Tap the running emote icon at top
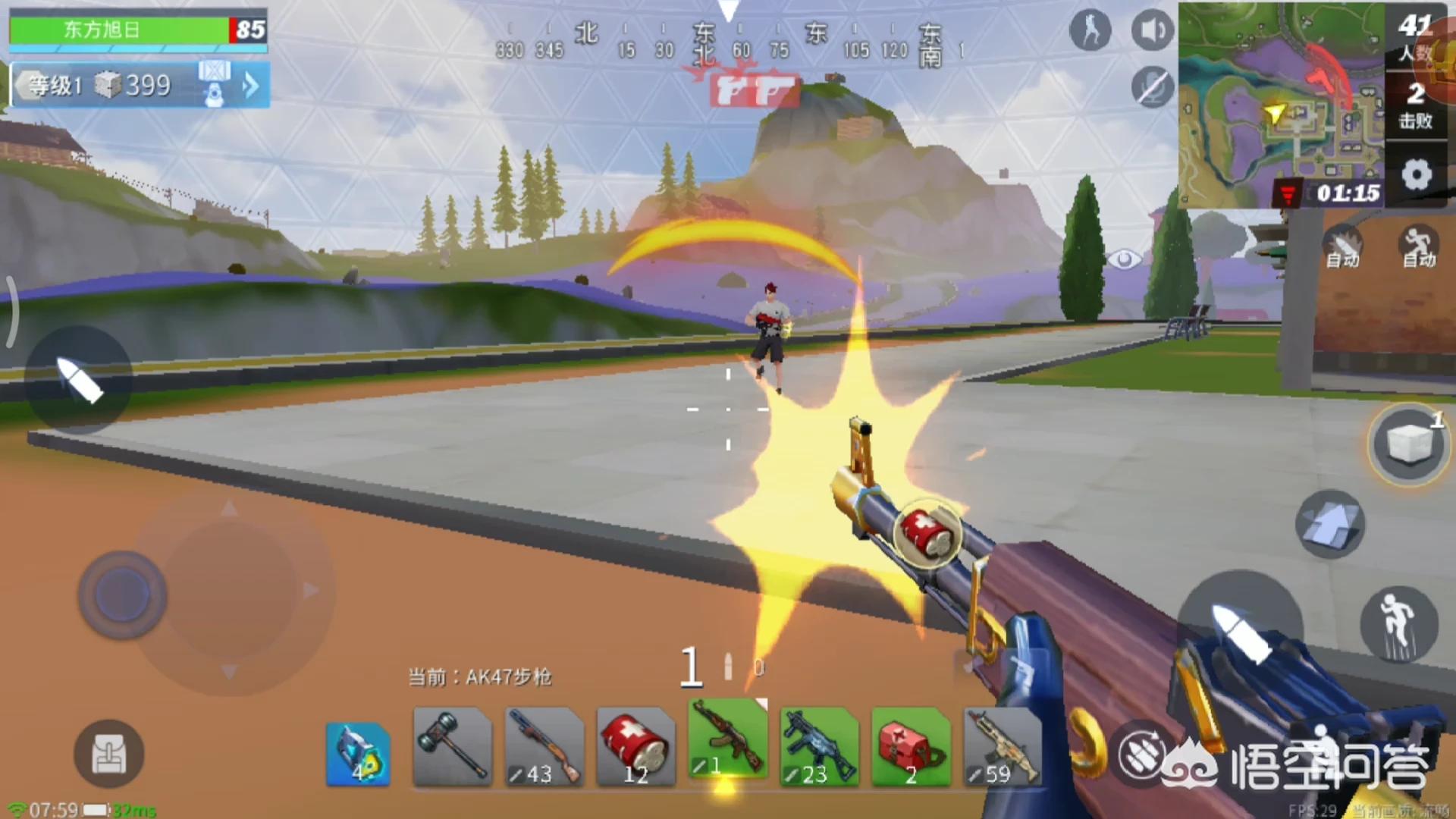 (1090, 31)
